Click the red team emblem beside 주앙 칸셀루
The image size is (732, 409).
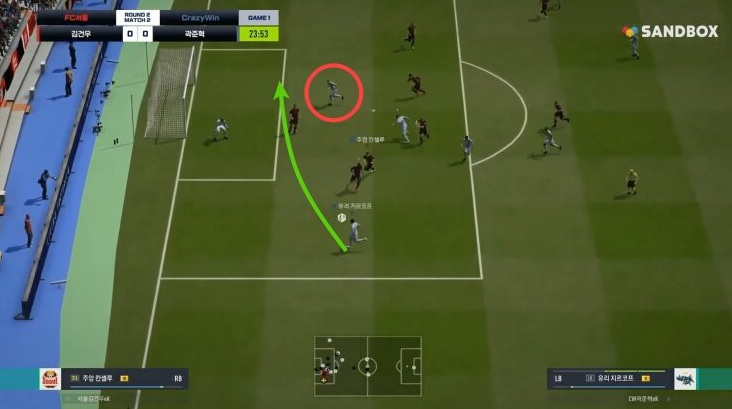click(50, 379)
